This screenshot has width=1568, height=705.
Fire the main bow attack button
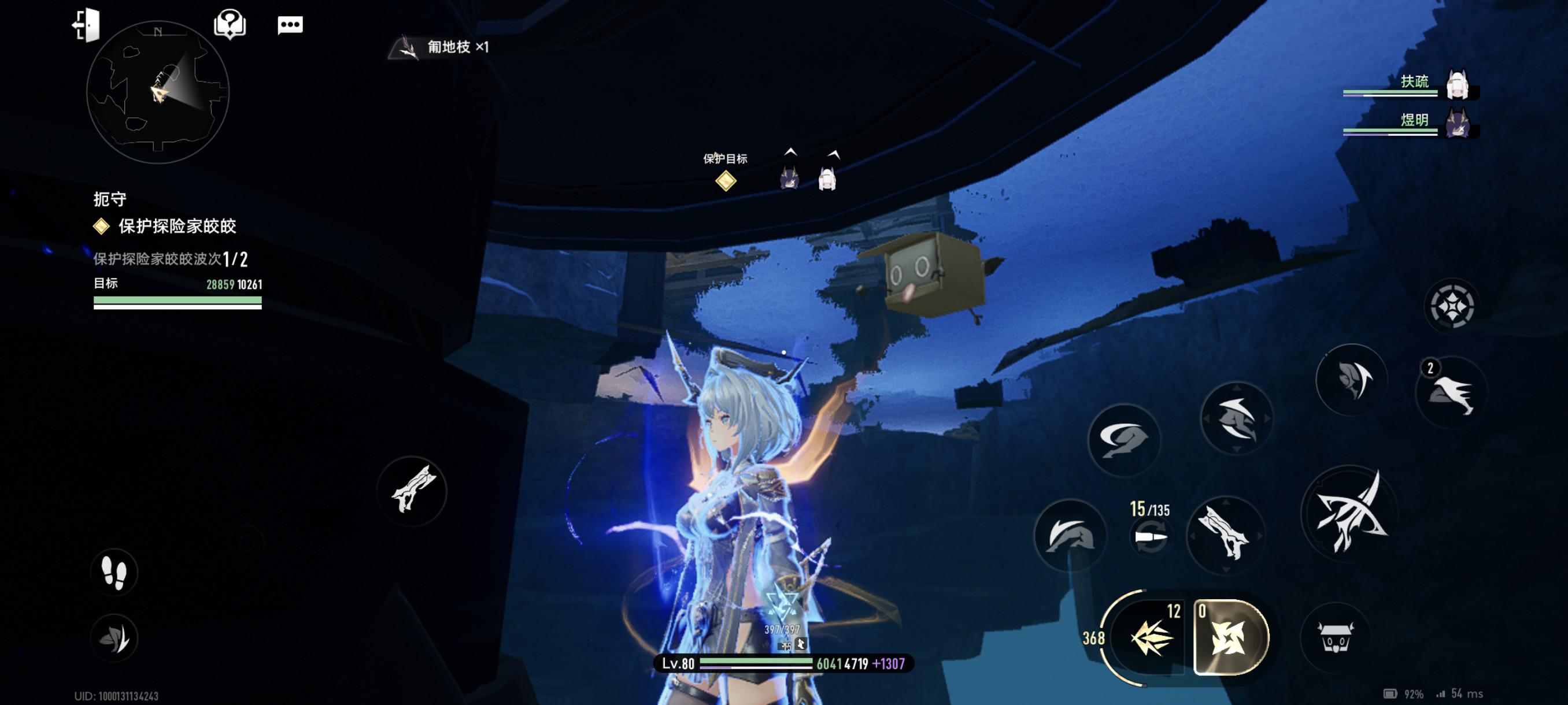1349,513
